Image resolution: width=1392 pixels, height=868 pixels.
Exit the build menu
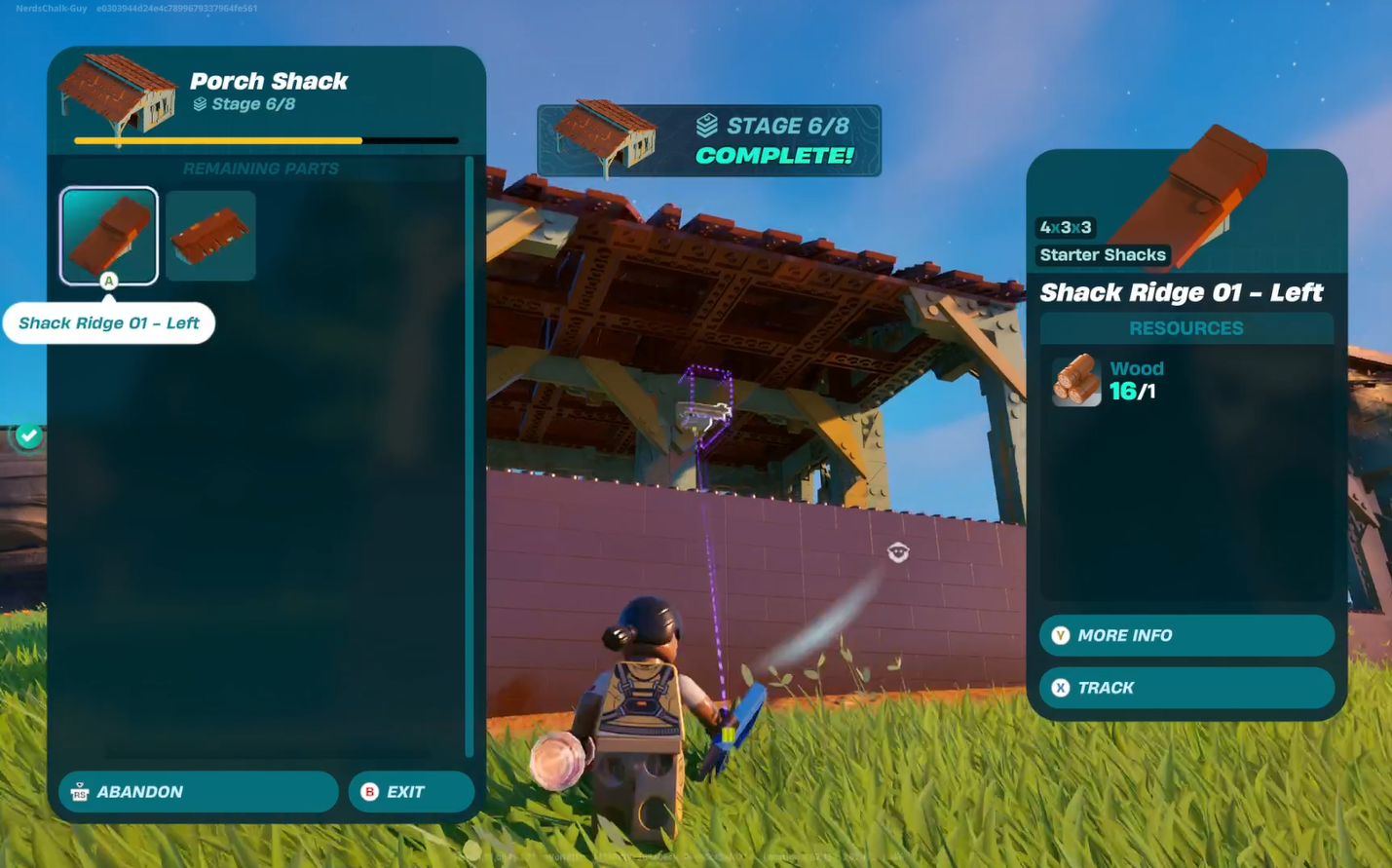click(x=411, y=792)
